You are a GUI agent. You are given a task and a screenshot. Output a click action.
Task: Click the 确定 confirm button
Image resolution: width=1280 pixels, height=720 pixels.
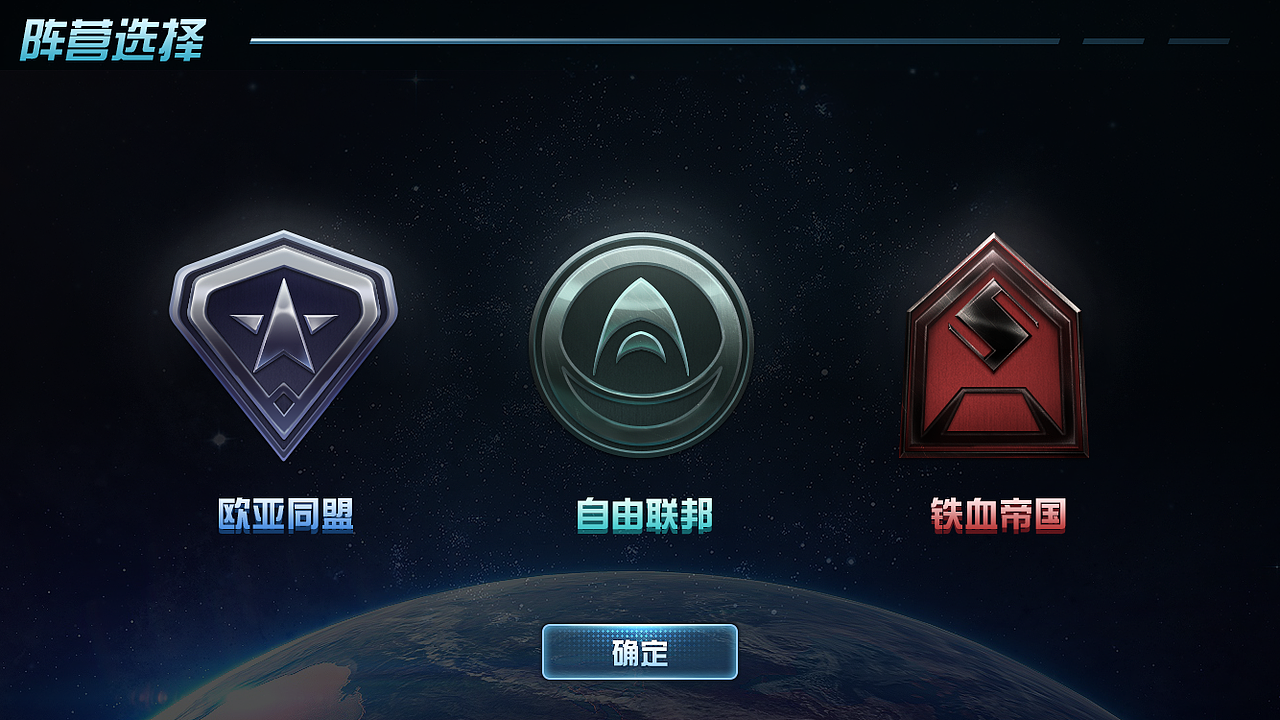640,650
